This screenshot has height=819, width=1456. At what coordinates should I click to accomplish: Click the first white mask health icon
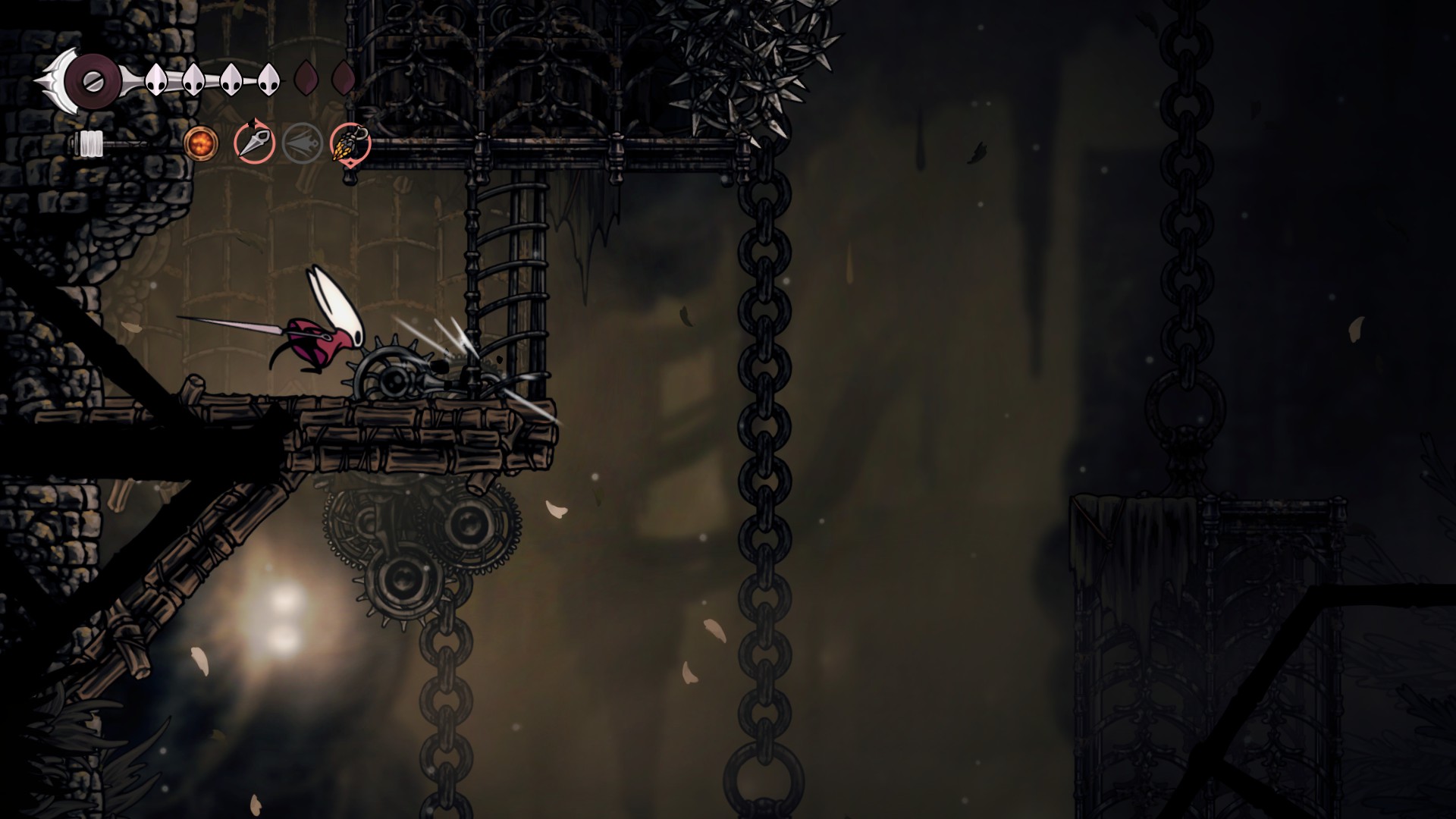pos(157,78)
